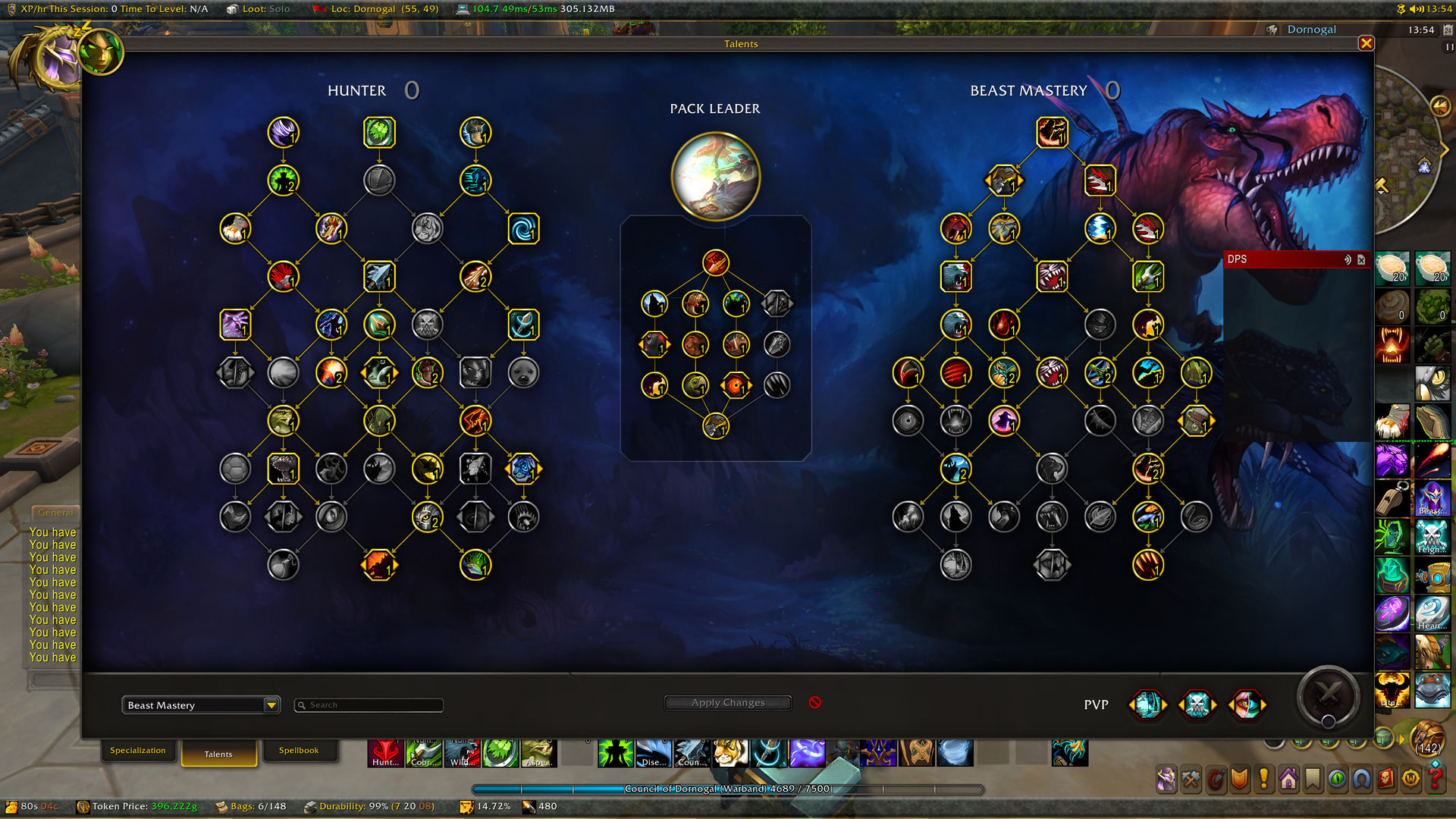Select the topmost Beast Mastery tree talent
This screenshot has width=1456, height=819.
click(1052, 133)
